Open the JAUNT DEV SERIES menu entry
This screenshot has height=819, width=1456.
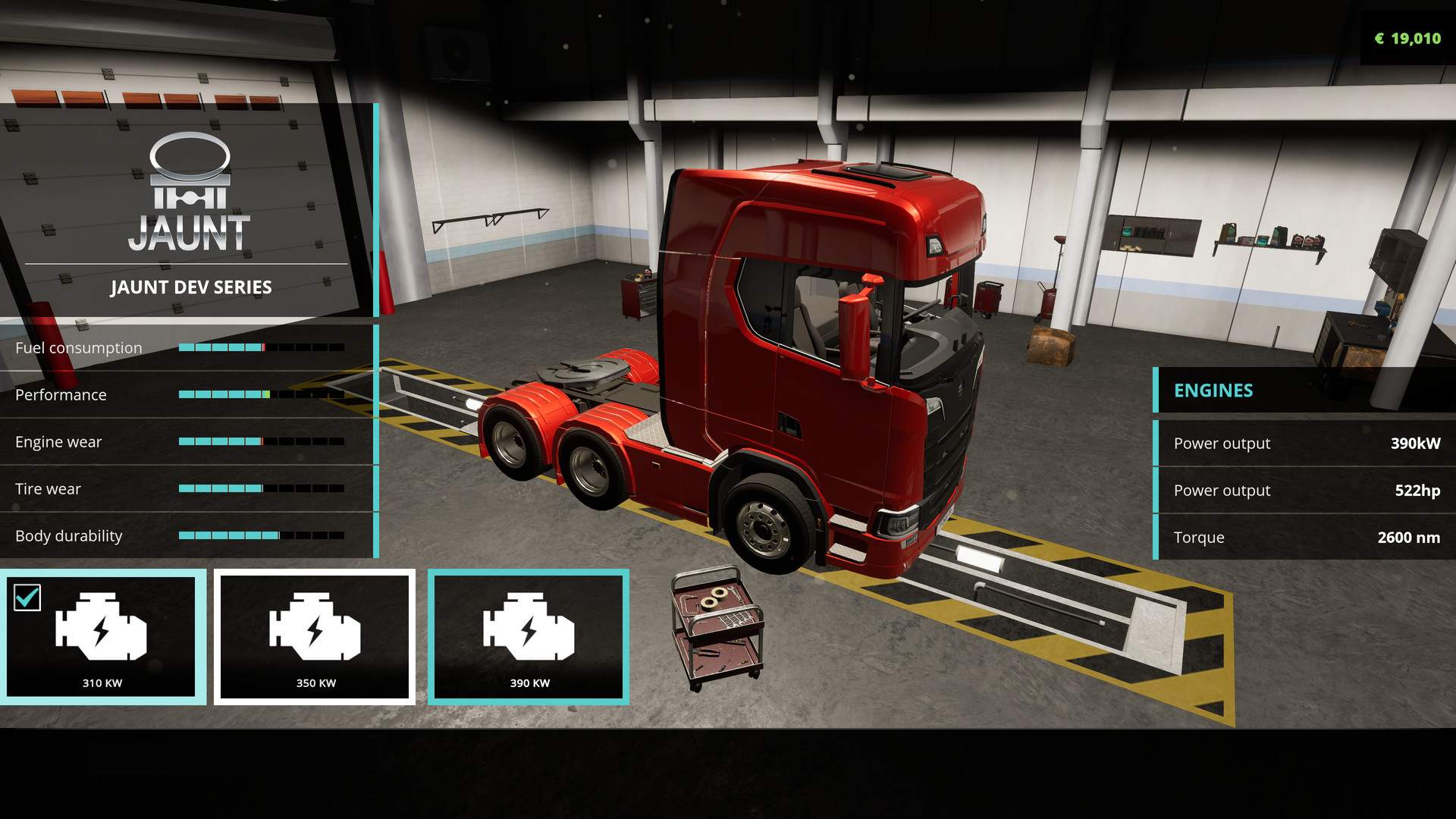[191, 287]
